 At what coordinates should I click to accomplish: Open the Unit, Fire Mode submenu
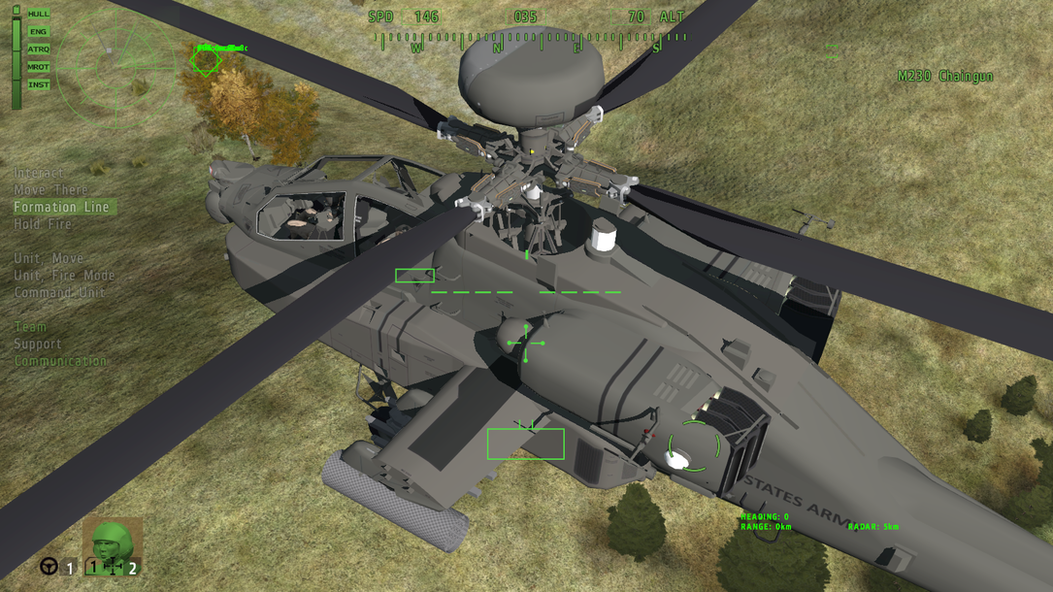[x=65, y=275]
